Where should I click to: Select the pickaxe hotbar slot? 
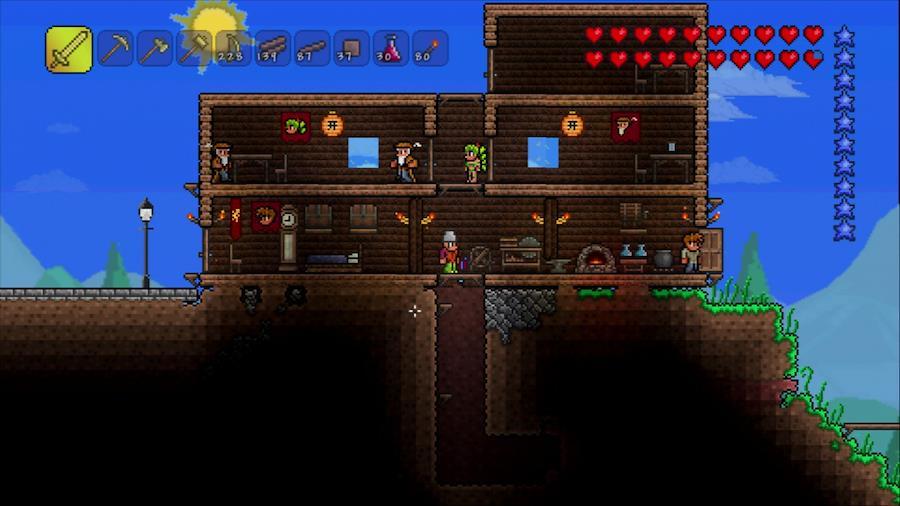pos(116,48)
